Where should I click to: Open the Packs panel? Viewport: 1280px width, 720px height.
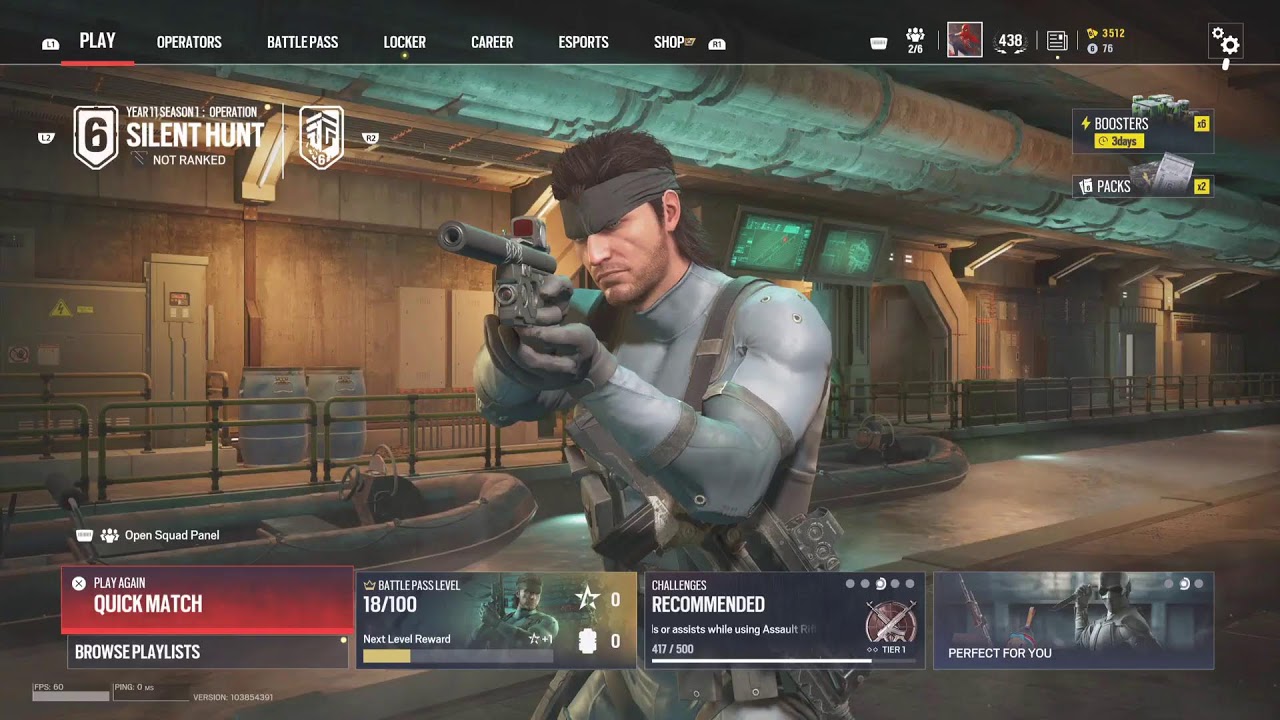pyautogui.click(x=1142, y=185)
